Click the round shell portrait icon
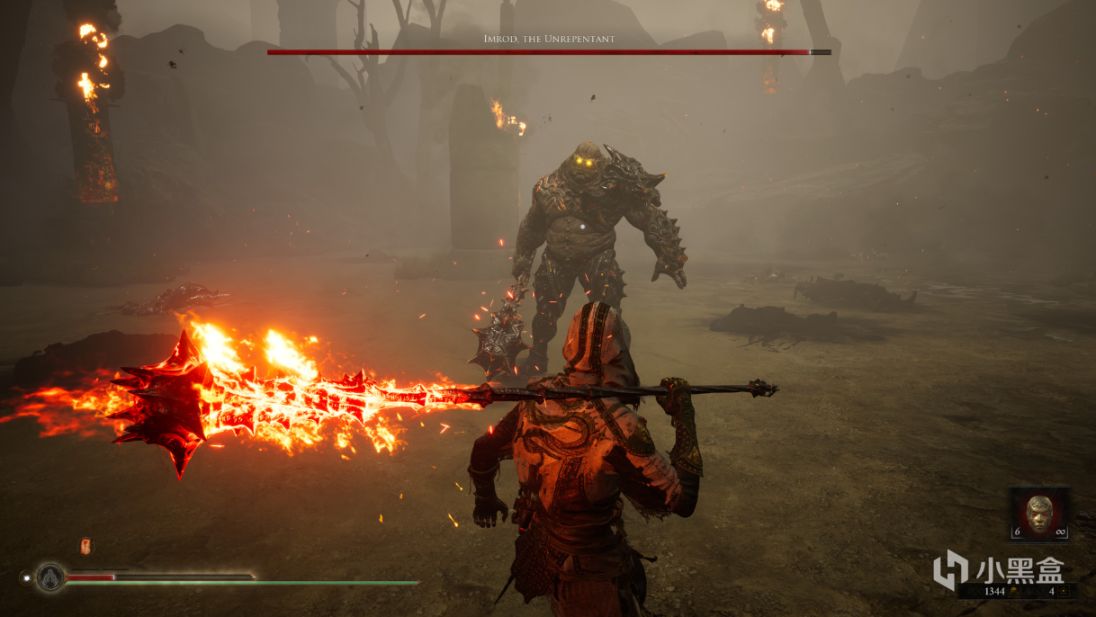Image resolution: width=1096 pixels, height=617 pixels. point(50,577)
